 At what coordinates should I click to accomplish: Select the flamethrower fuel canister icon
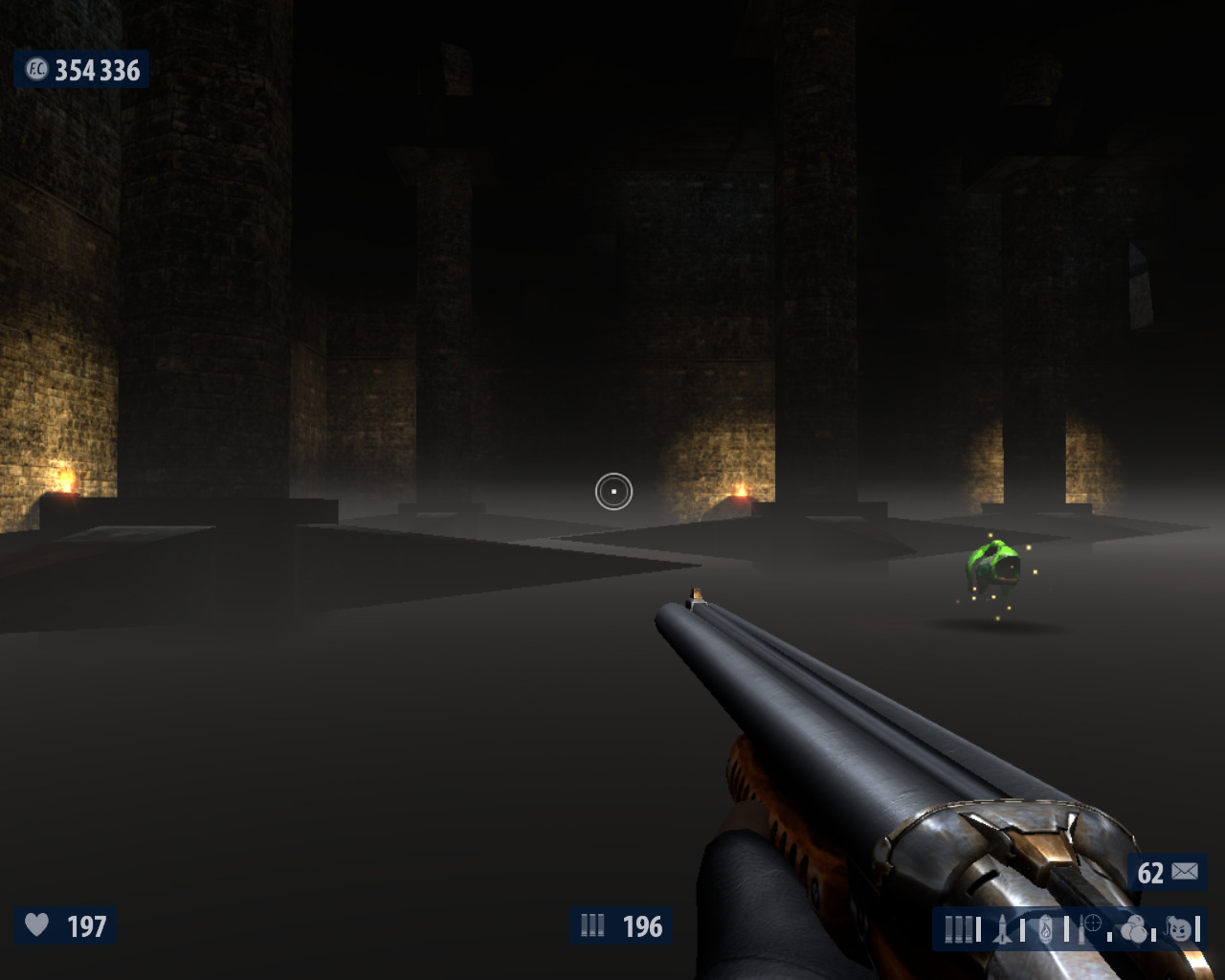click(1047, 929)
